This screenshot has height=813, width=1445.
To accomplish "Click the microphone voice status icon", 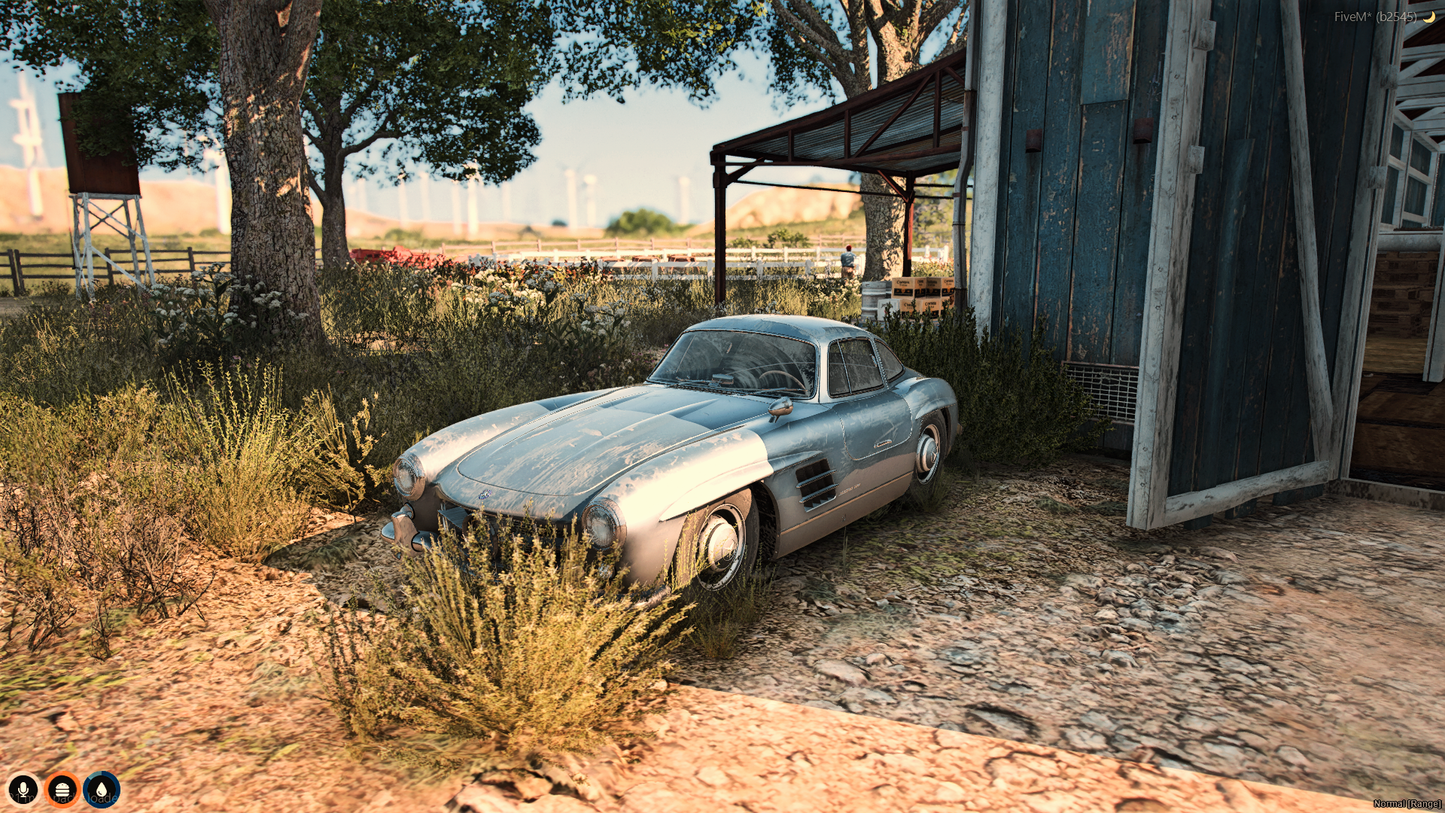I will pyautogui.click(x=23, y=790).
